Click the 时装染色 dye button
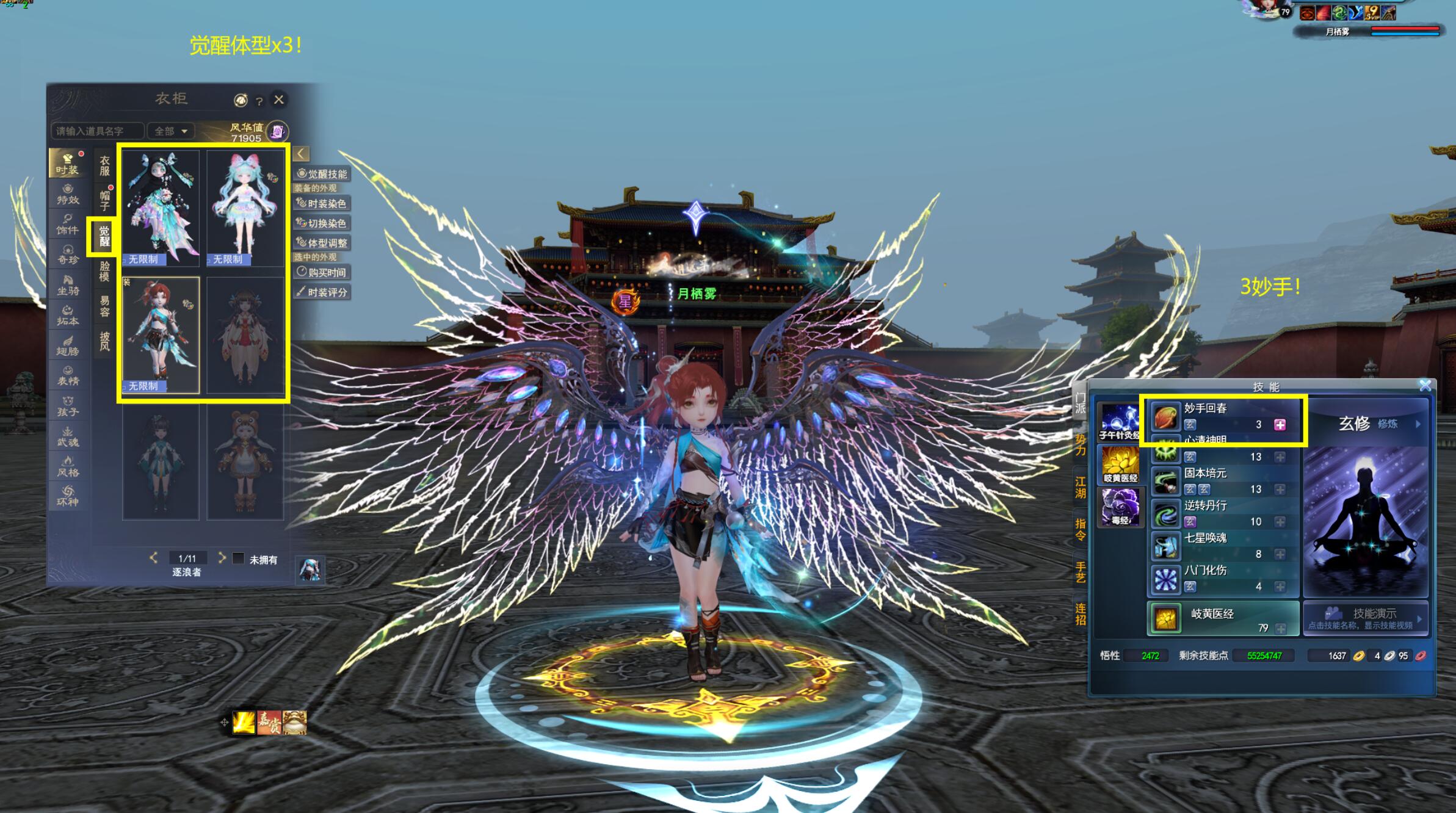 (322, 203)
